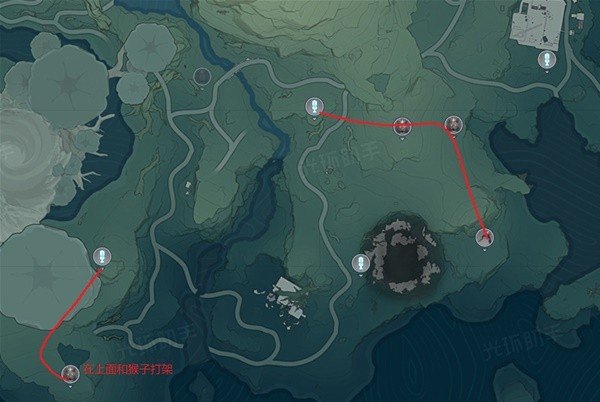600x402 pixels.
Task: Select the exclamation marker by the giant tree canopy
Action: point(102,256)
